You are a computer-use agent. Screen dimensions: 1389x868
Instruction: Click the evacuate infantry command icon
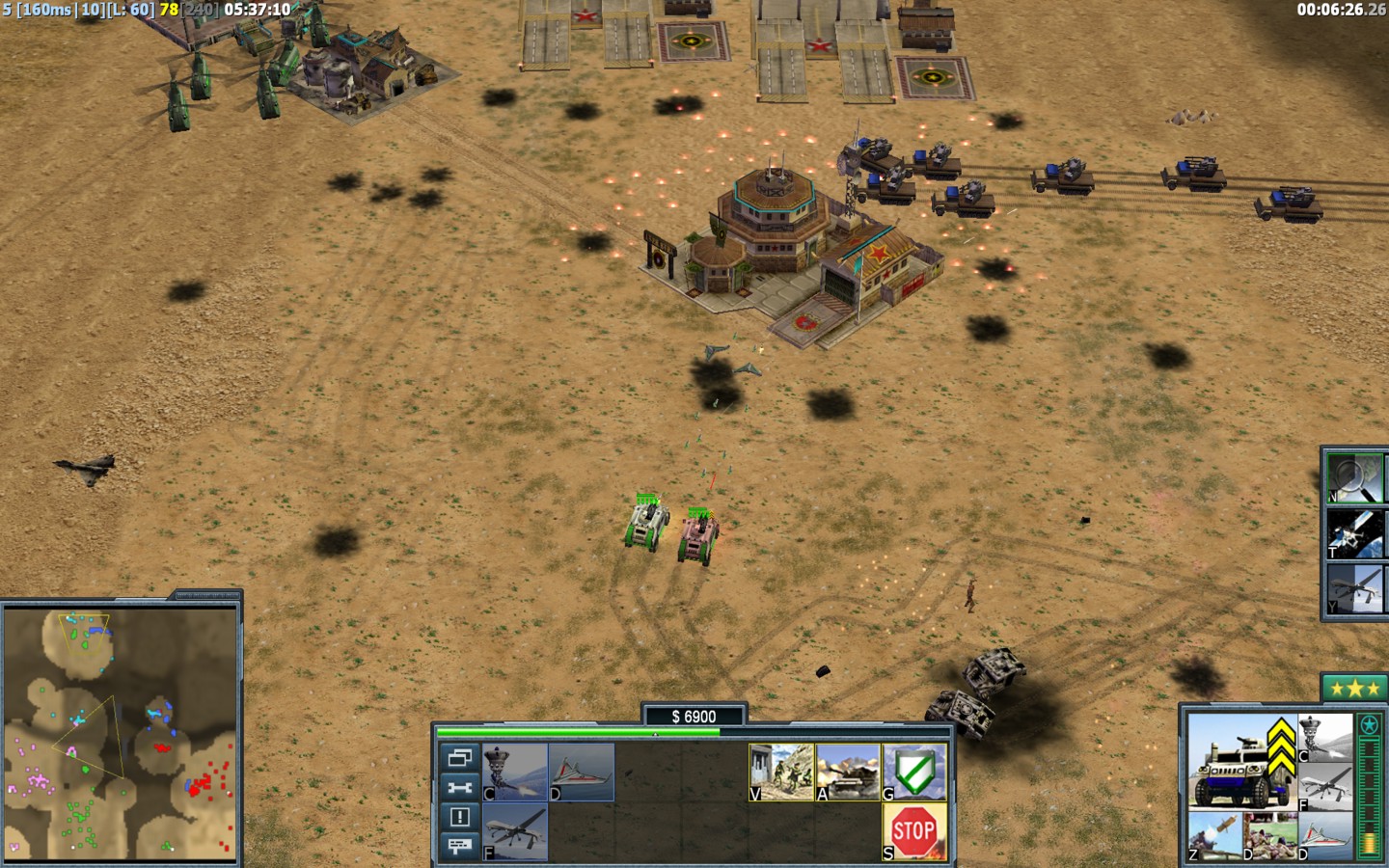[x=781, y=772]
